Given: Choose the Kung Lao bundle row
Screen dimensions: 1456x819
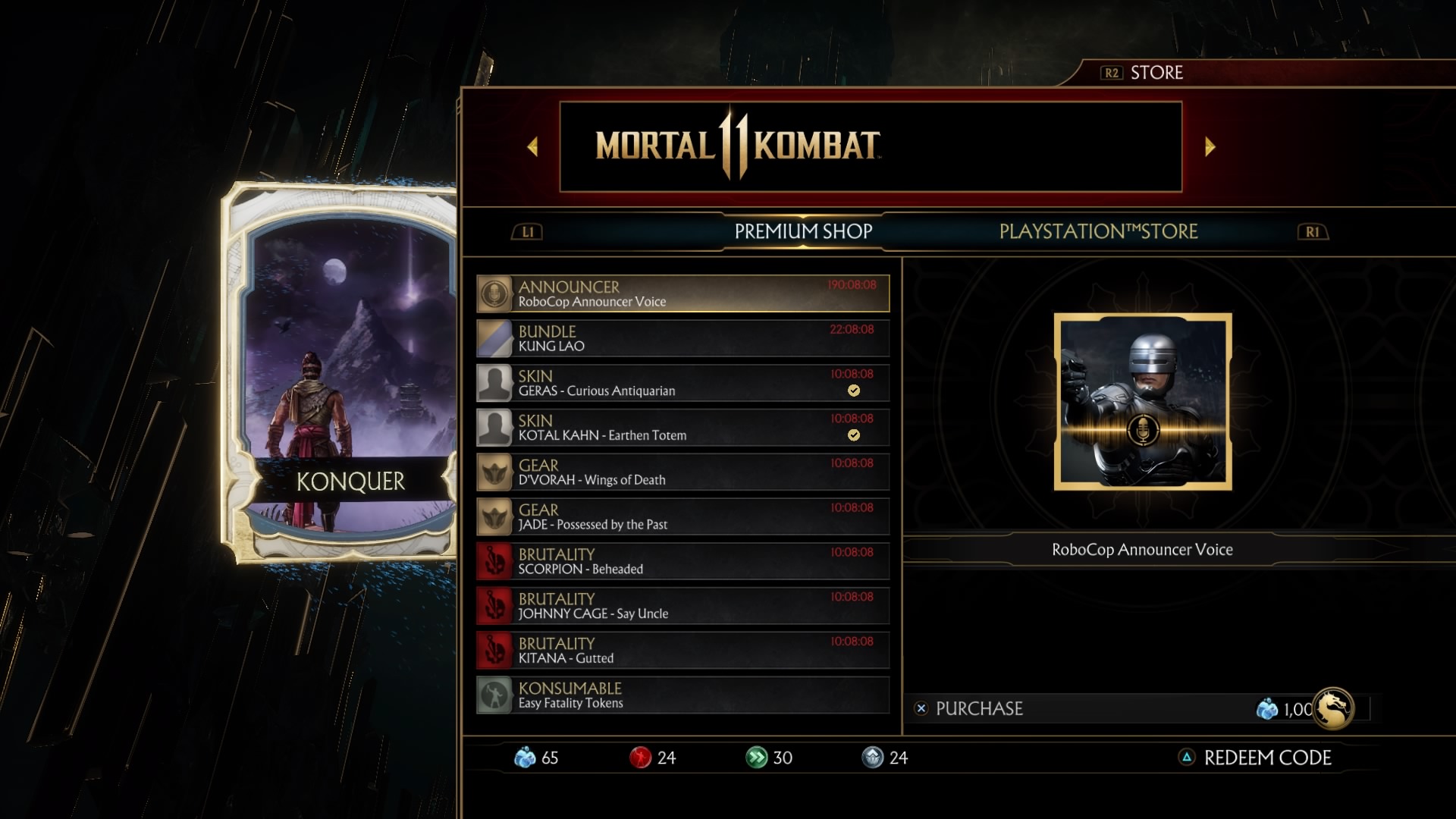Looking at the screenshot, I should 682,339.
